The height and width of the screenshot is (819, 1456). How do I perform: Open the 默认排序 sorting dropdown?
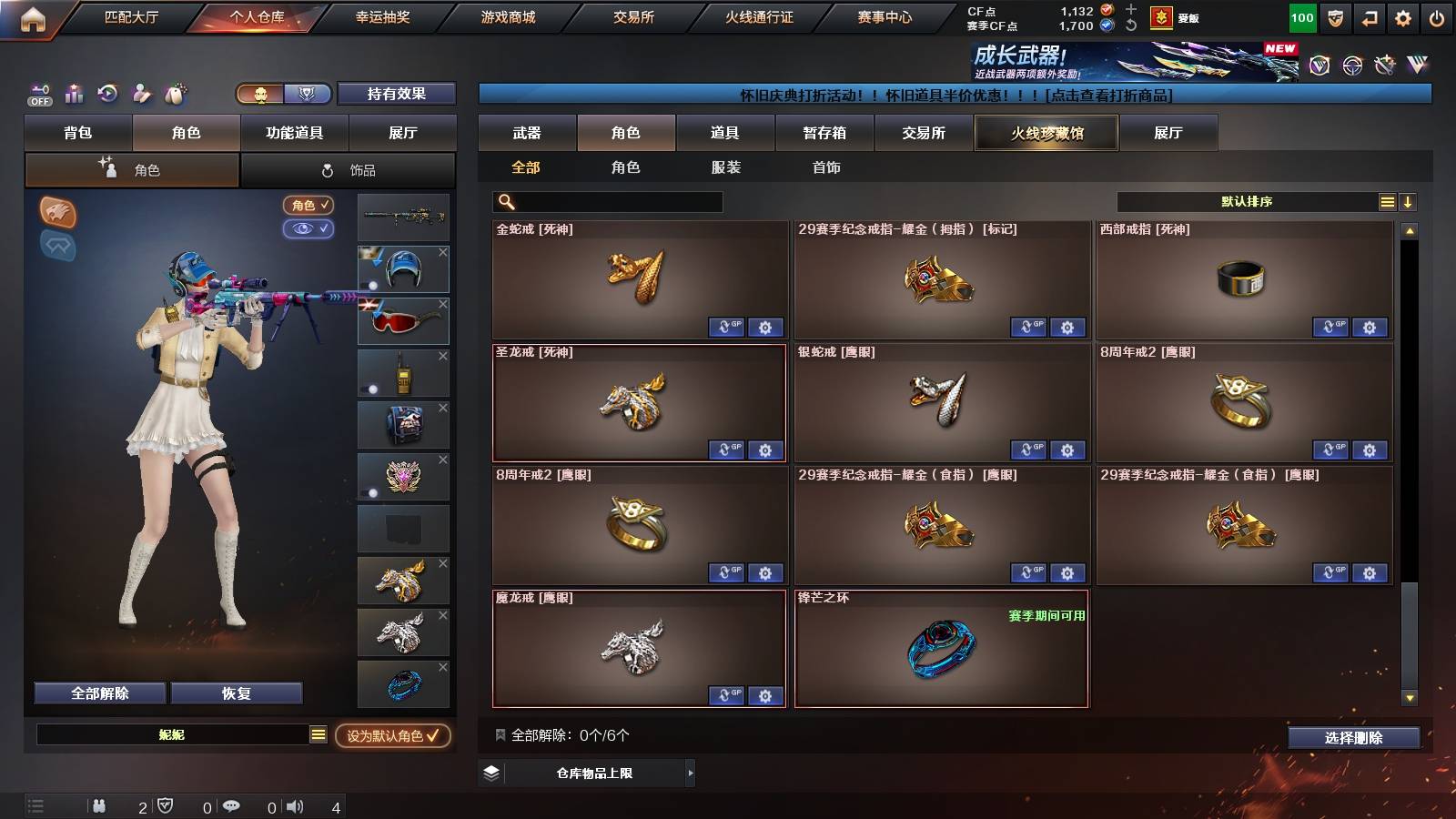coord(1247,201)
